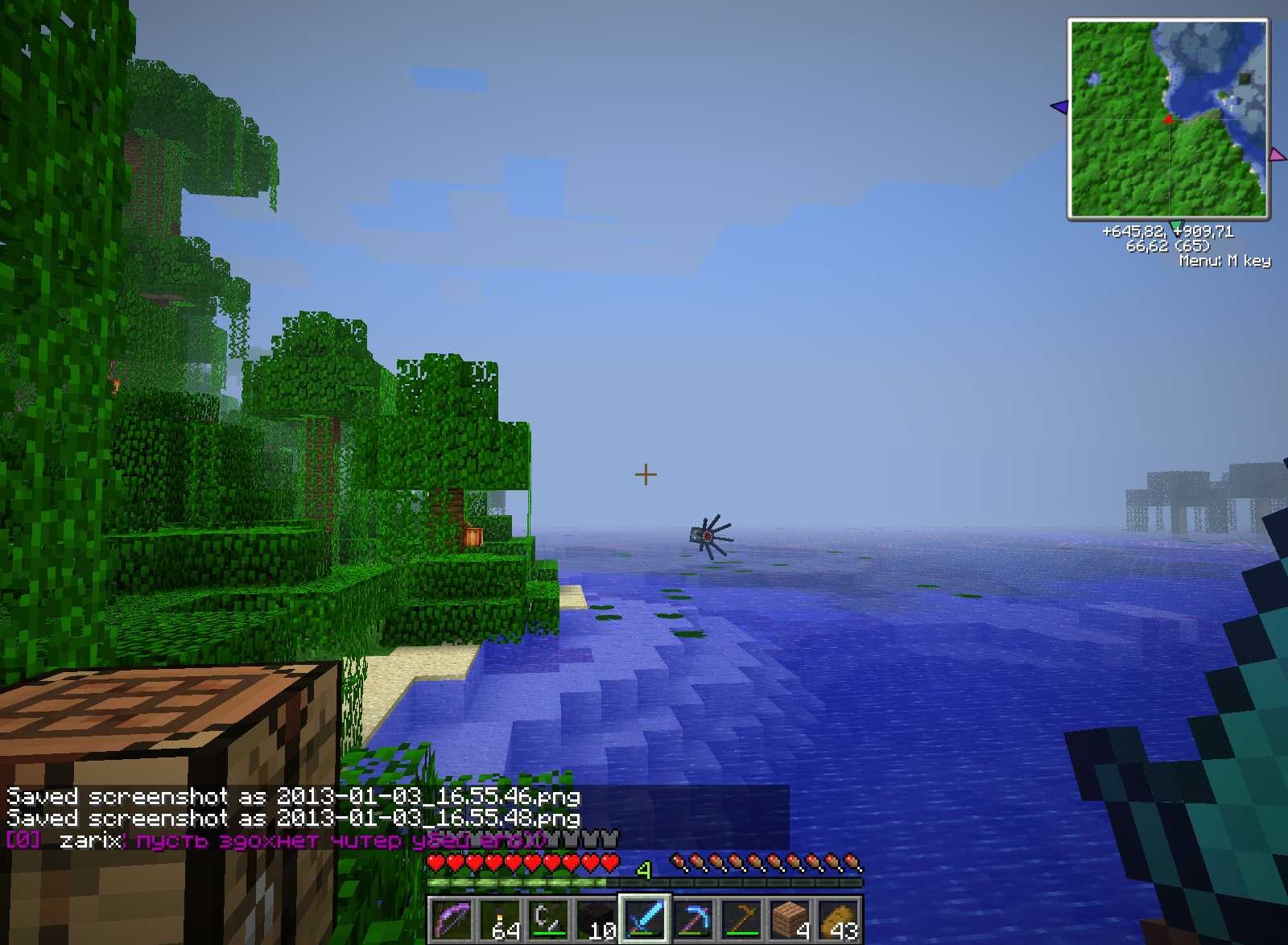Screen dimensions: 1288x945
Task: Click the red player arrow on minimap
Action: [1168, 119]
